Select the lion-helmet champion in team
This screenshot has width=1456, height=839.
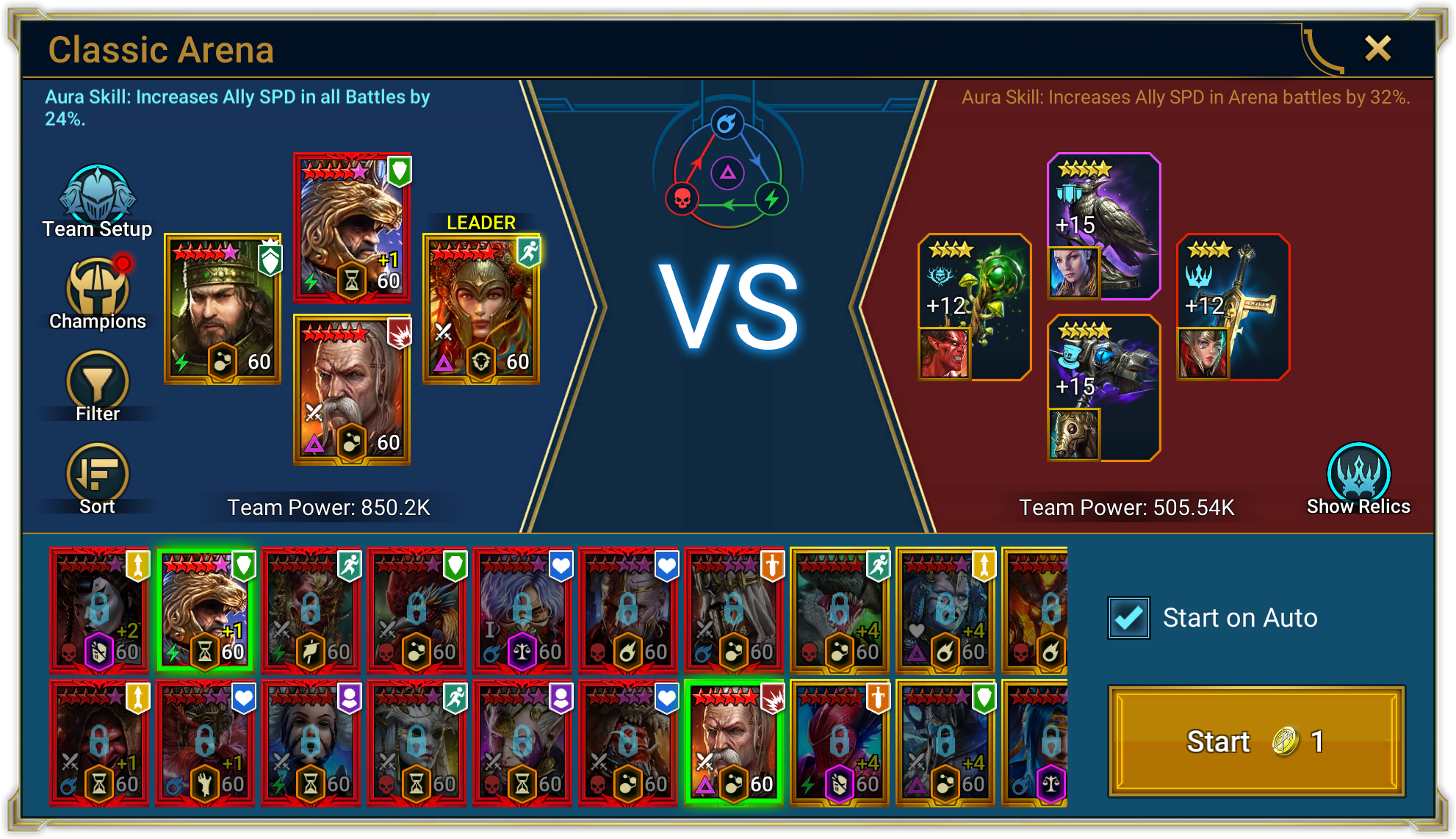point(352,228)
